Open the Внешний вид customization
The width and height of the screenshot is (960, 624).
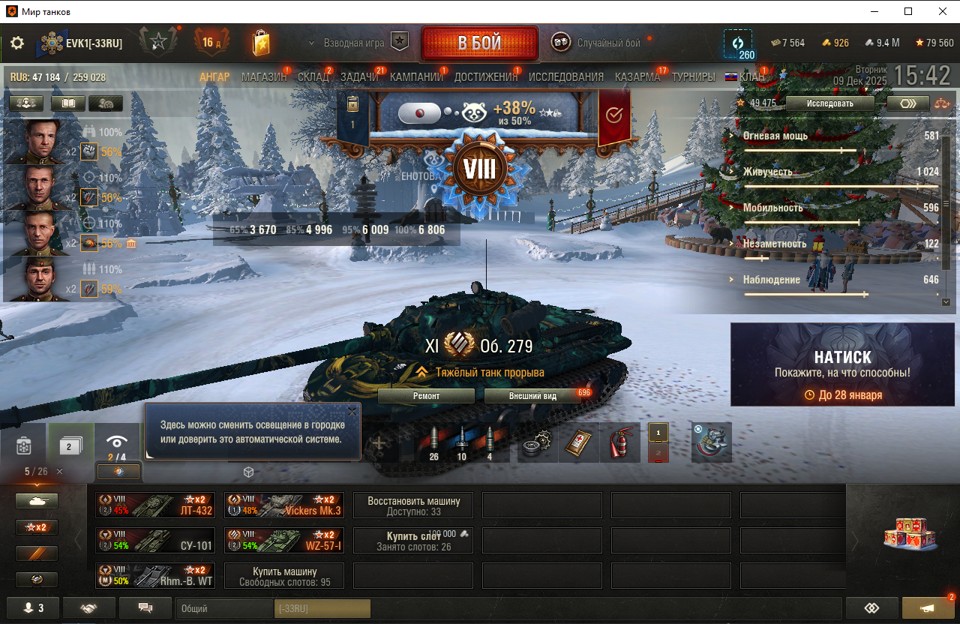click(x=535, y=395)
